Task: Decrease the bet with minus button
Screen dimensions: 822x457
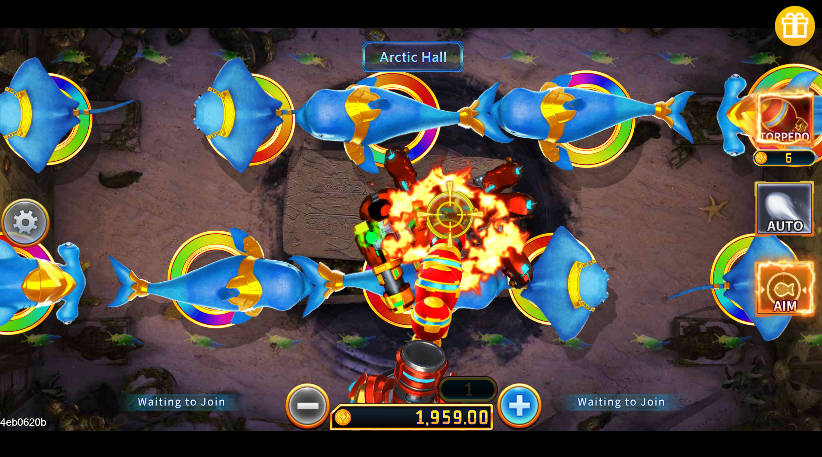Action: tap(307, 406)
